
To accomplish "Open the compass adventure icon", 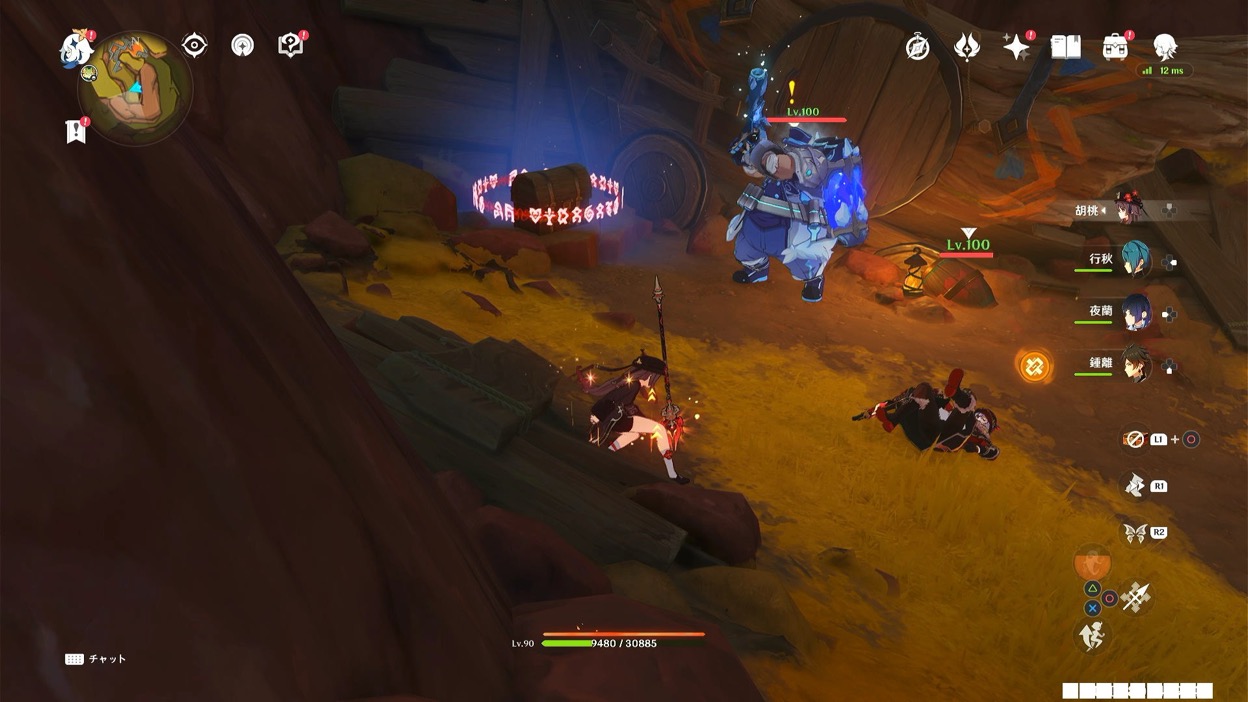I will pos(918,47).
